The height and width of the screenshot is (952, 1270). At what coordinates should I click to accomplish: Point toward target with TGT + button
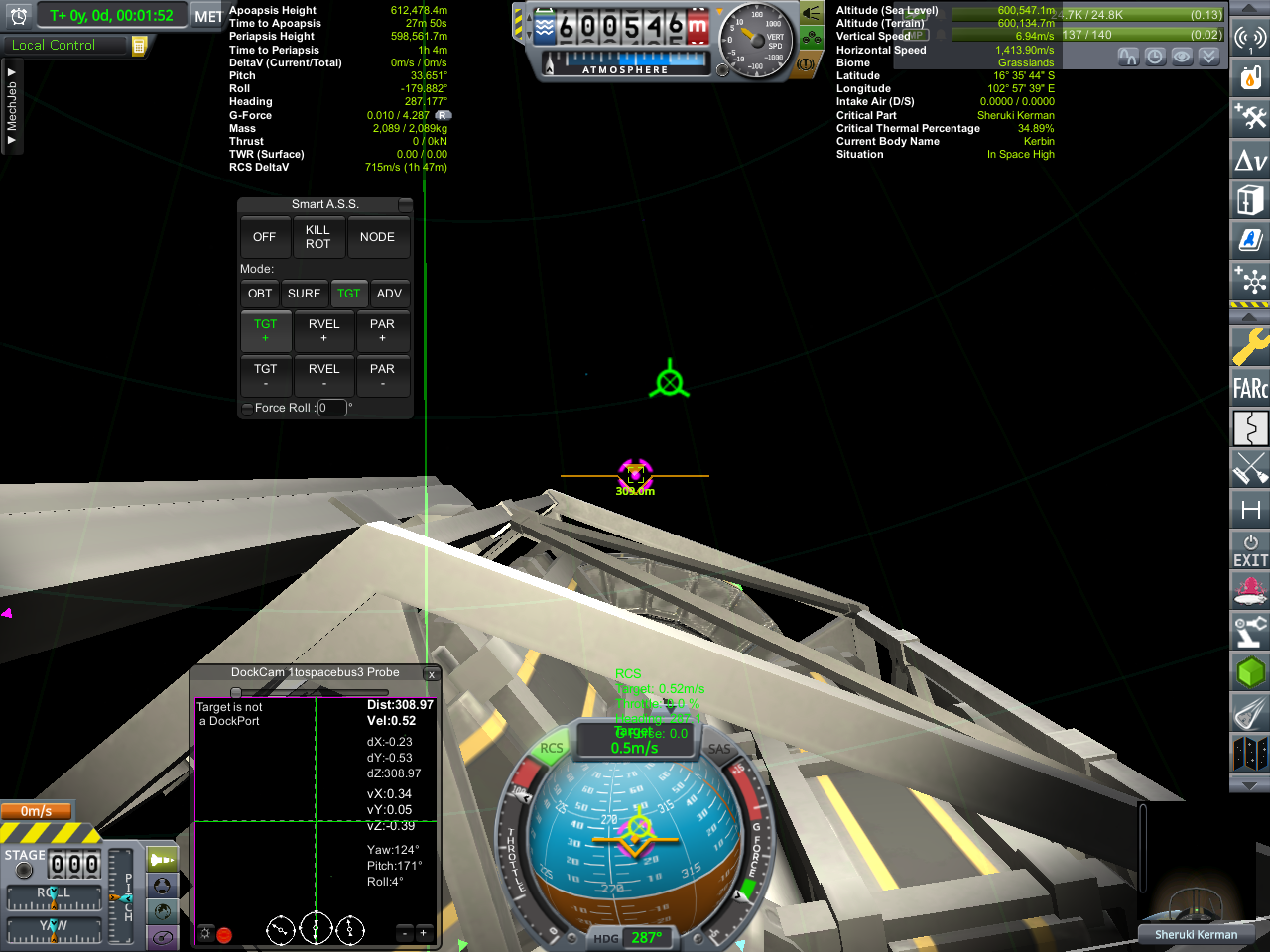click(x=266, y=330)
